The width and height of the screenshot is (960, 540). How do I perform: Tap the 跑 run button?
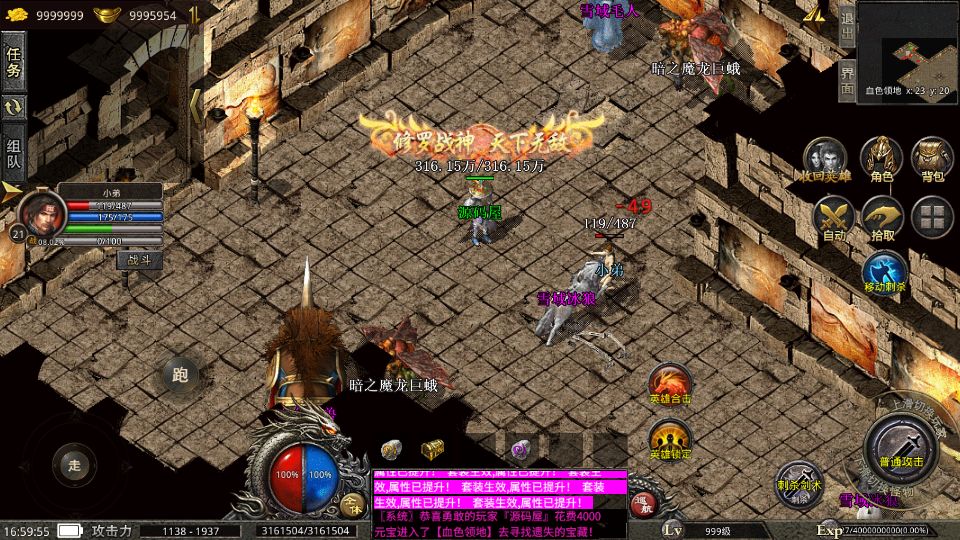180,376
